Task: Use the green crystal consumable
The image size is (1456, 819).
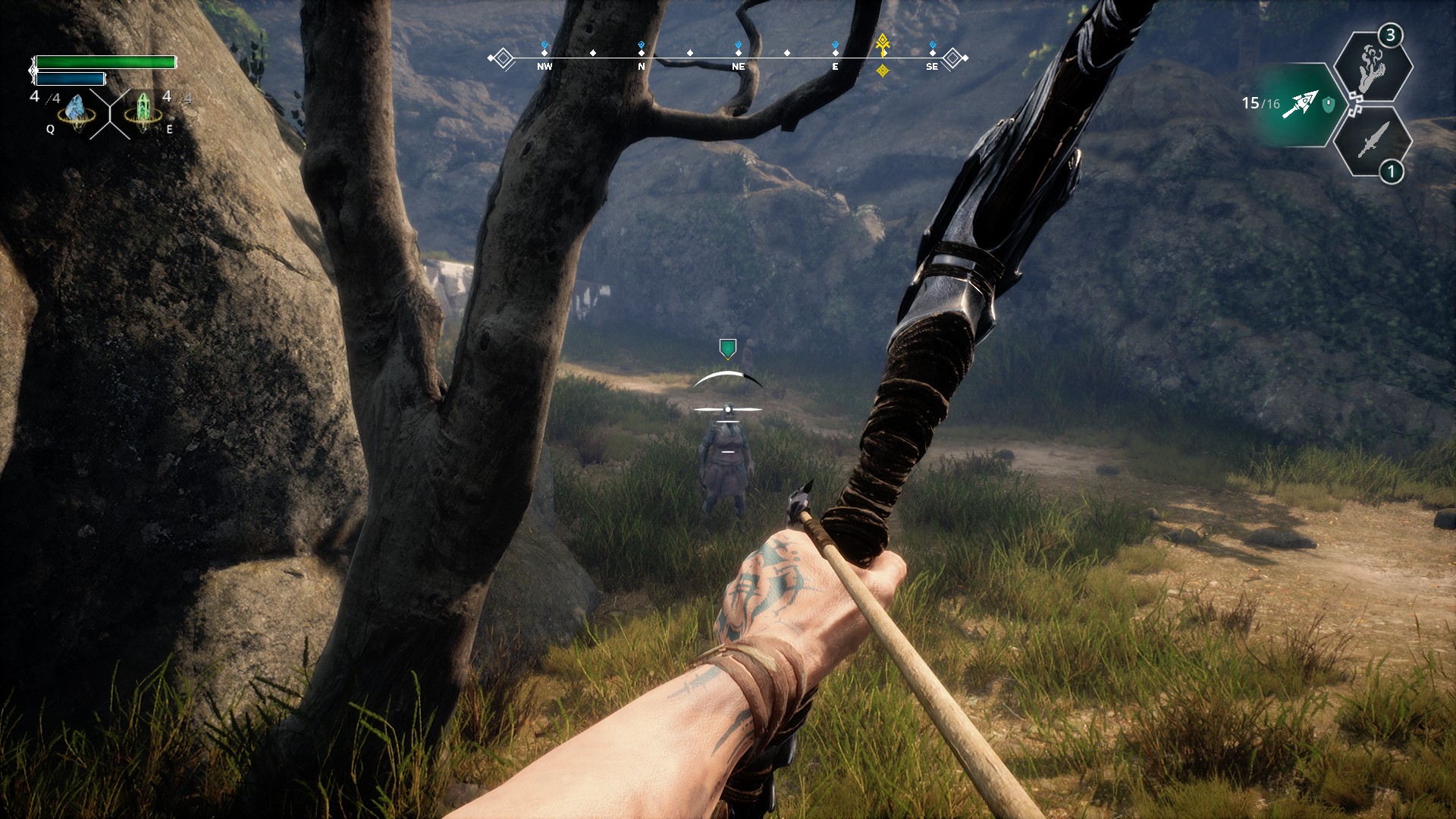Action: [143, 112]
